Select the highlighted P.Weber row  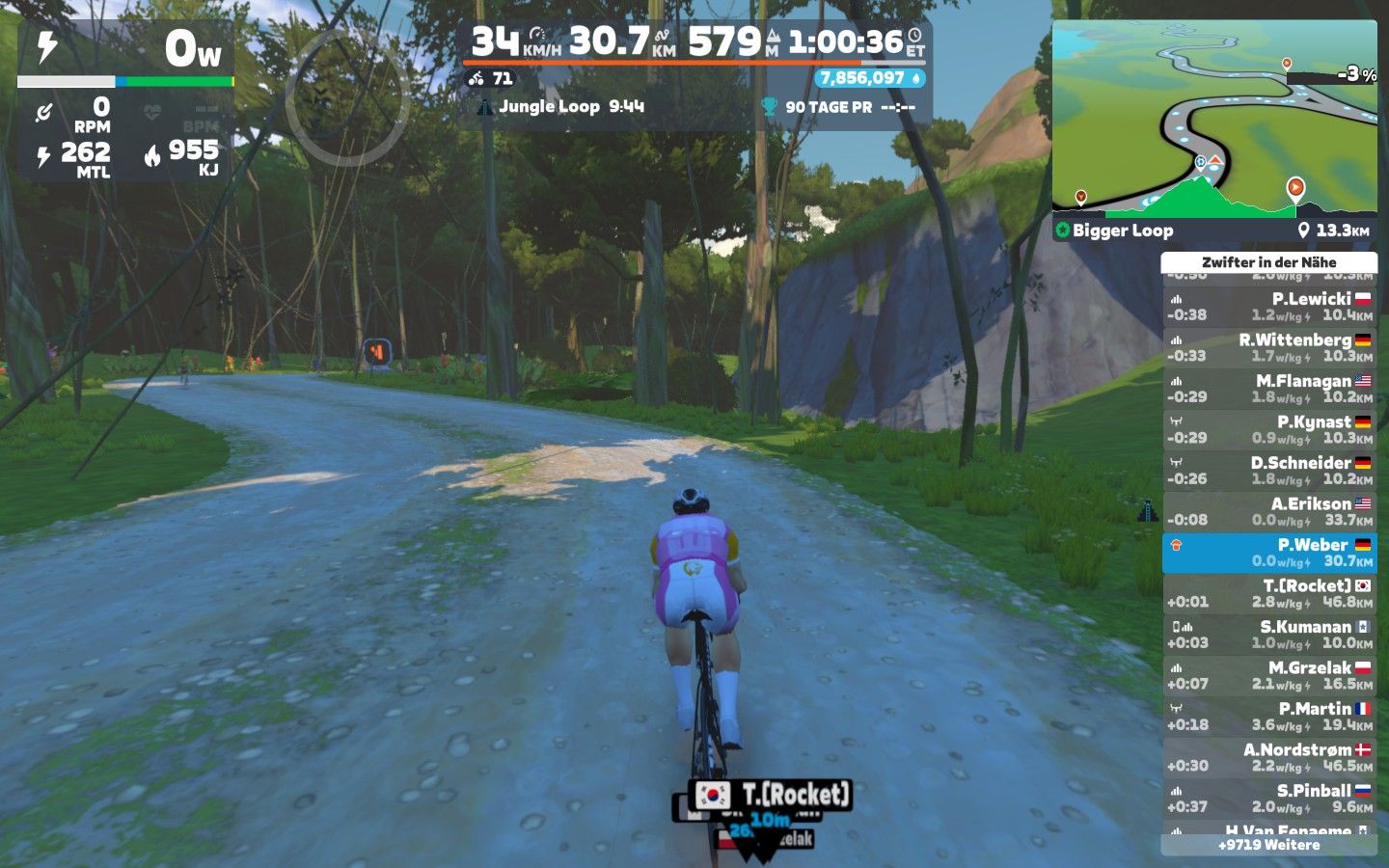tap(1268, 553)
